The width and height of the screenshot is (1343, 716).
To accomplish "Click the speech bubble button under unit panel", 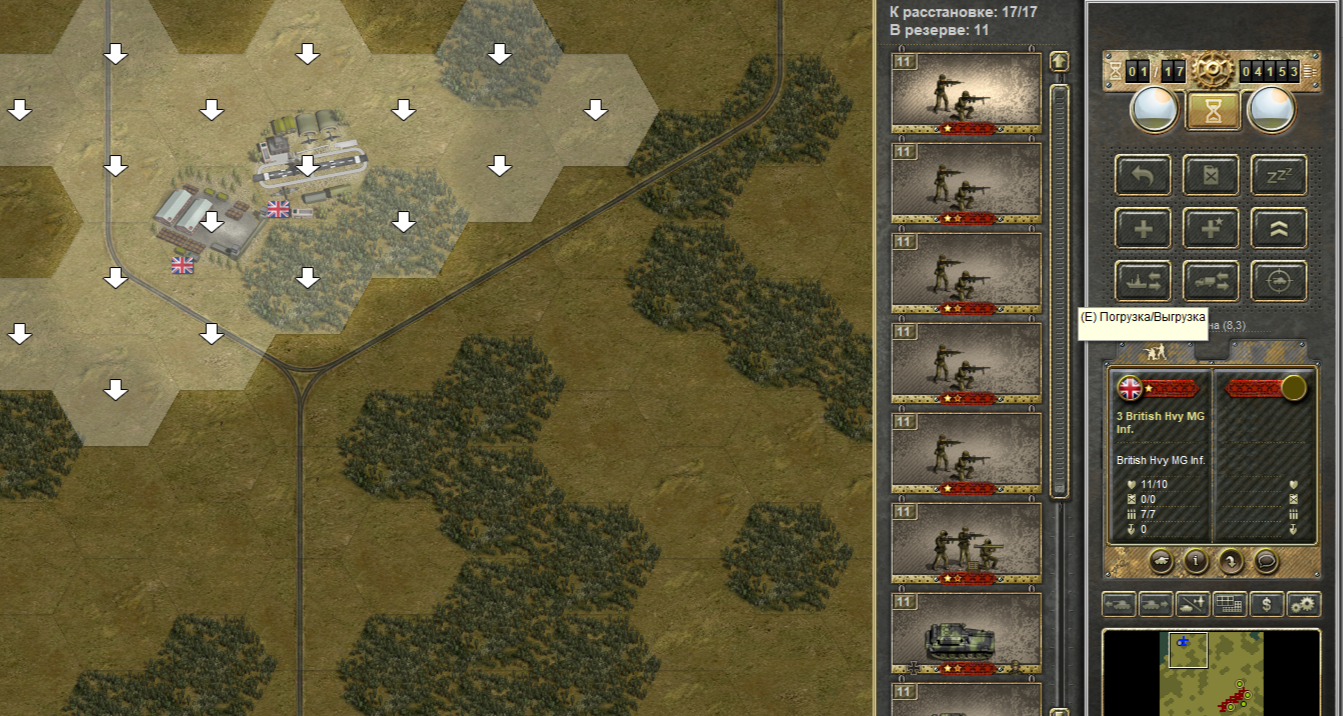I will click(1267, 561).
